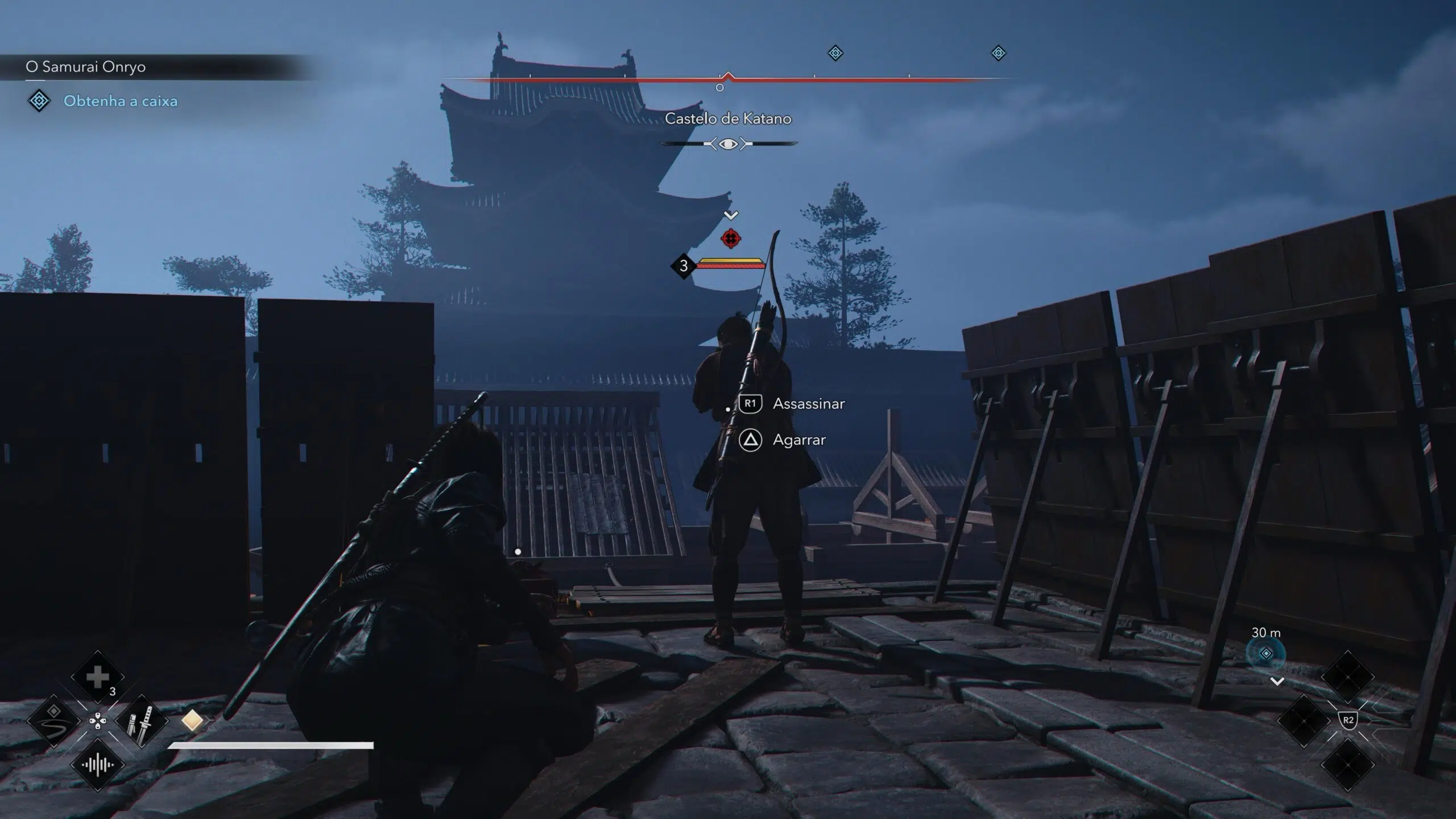1456x819 pixels.
Task: Select the Obtenha a caixa objective
Action: coord(120,101)
